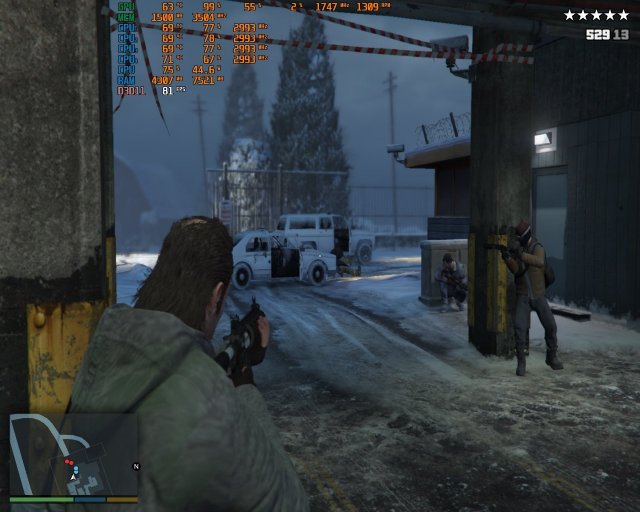The height and width of the screenshot is (512, 640).
Task: Select the north compass marker on minimap
Action: pyautogui.click(x=136, y=466)
